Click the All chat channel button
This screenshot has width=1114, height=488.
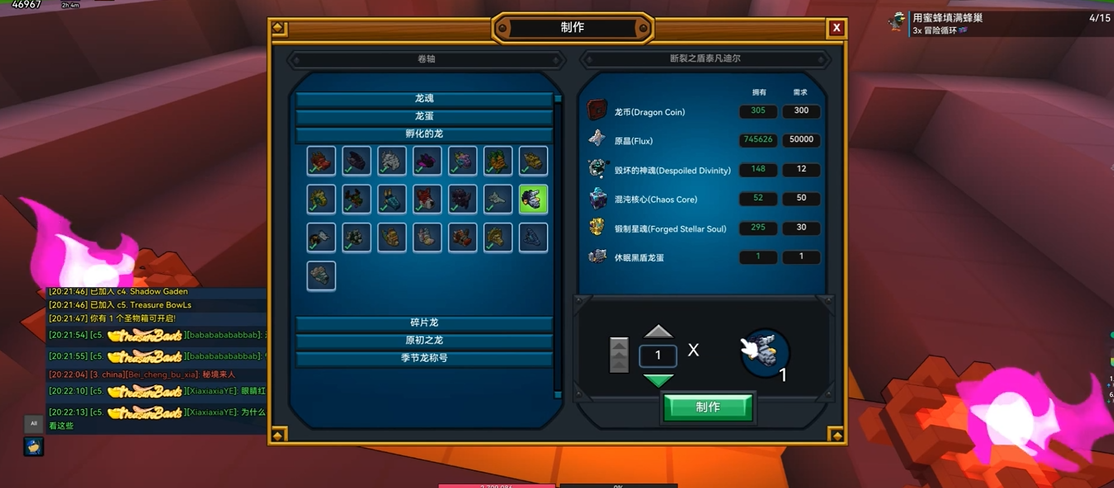(x=33, y=423)
